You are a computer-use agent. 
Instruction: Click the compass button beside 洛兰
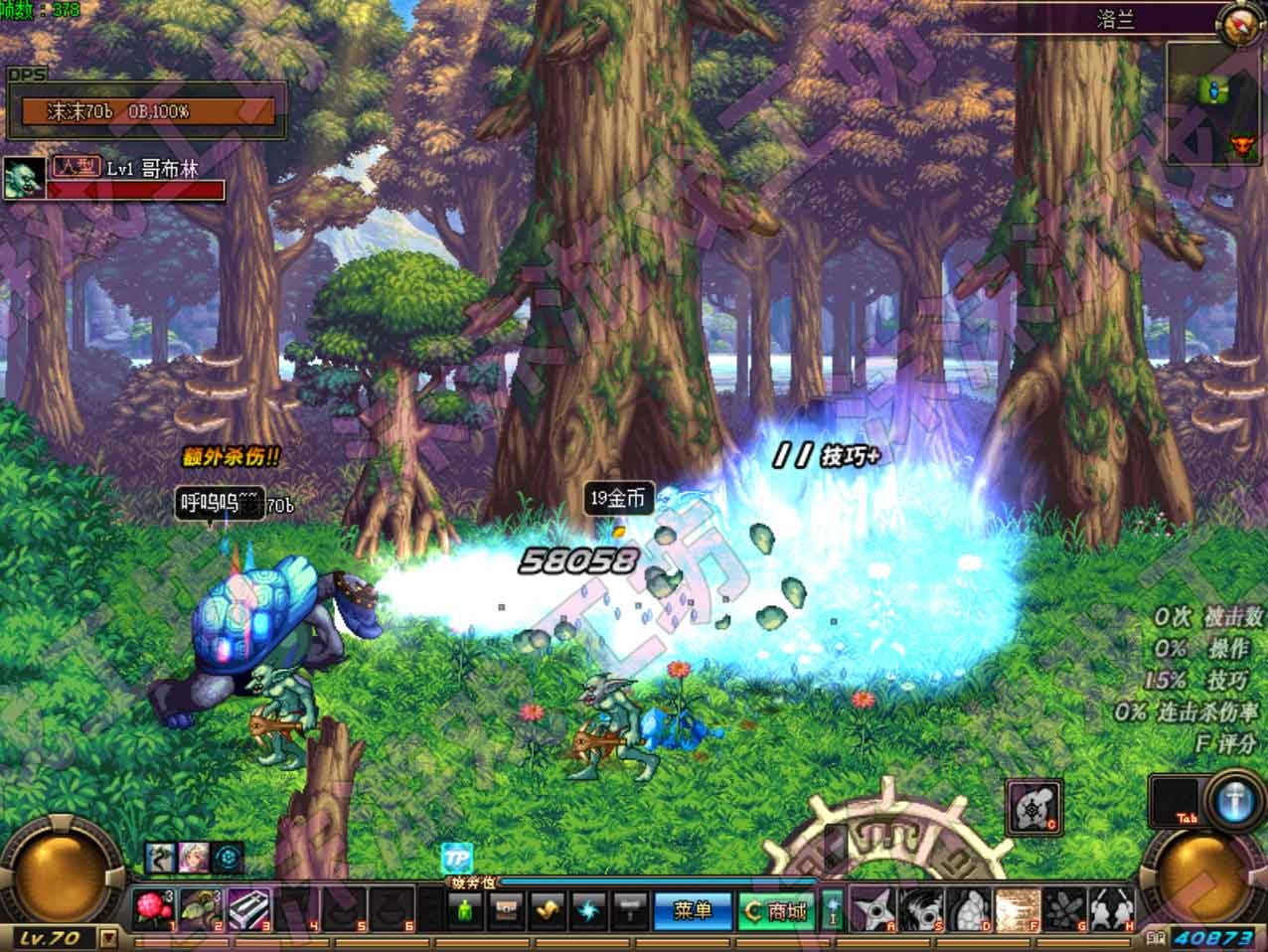pos(1239,24)
